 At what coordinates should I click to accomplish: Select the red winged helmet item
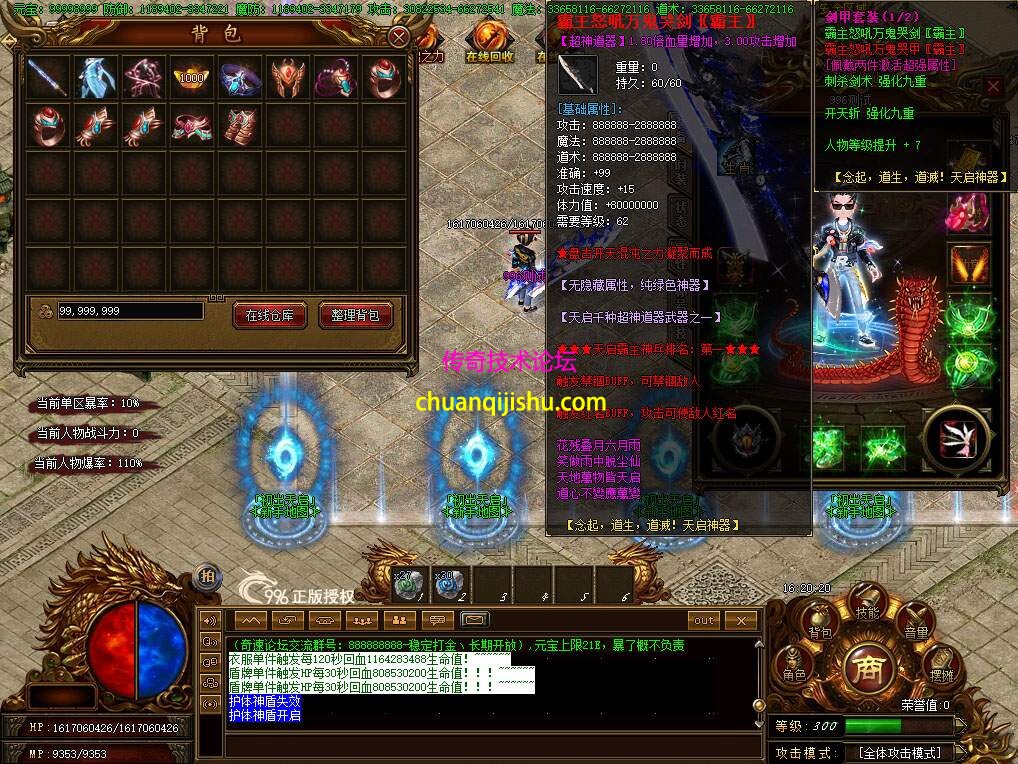click(x=287, y=77)
